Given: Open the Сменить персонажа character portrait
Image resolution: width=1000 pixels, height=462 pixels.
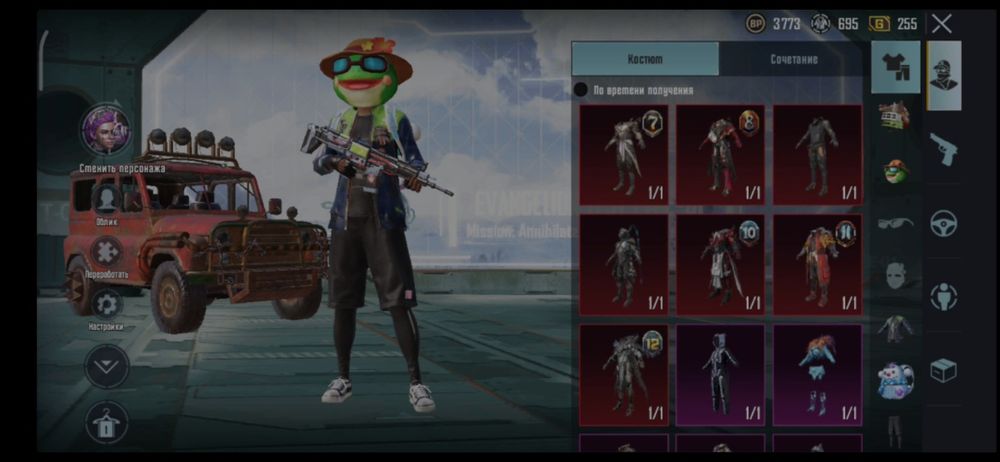Looking at the screenshot, I should point(106,130).
